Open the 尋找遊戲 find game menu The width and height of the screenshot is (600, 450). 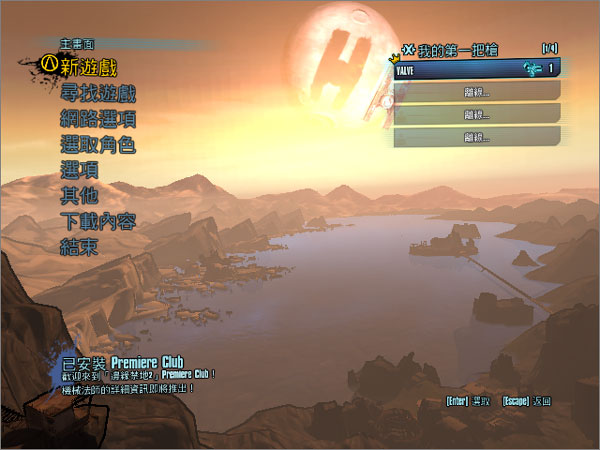(98, 93)
